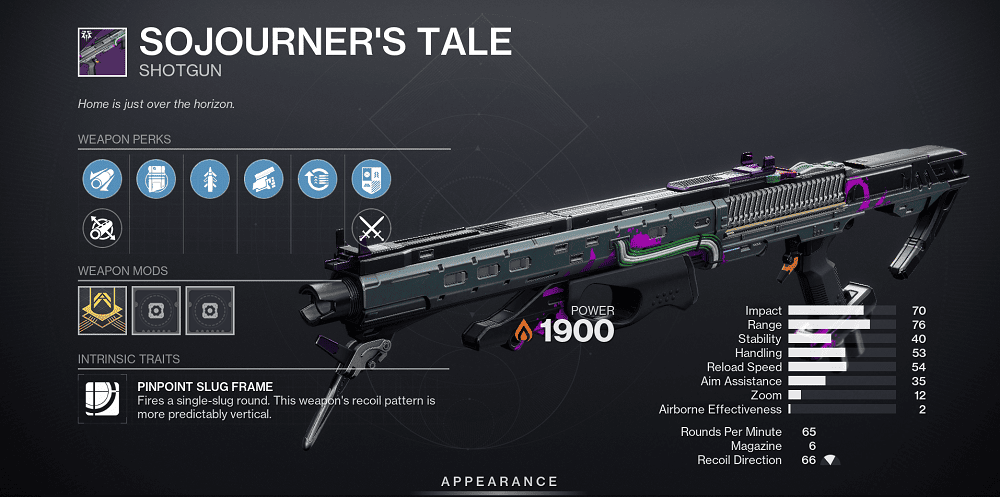The width and height of the screenshot is (1000, 497).
Task: Pick the spiked bullet trait perk
Action: pyautogui.click(x=209, y=180)
